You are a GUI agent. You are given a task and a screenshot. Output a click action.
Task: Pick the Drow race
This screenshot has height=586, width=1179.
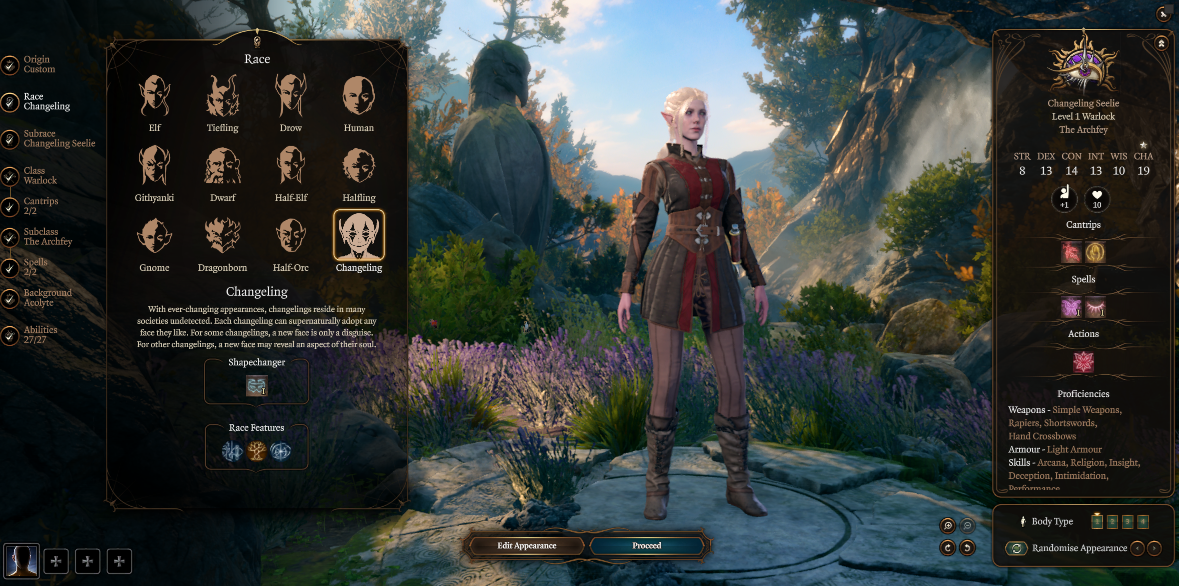[290, 97]
